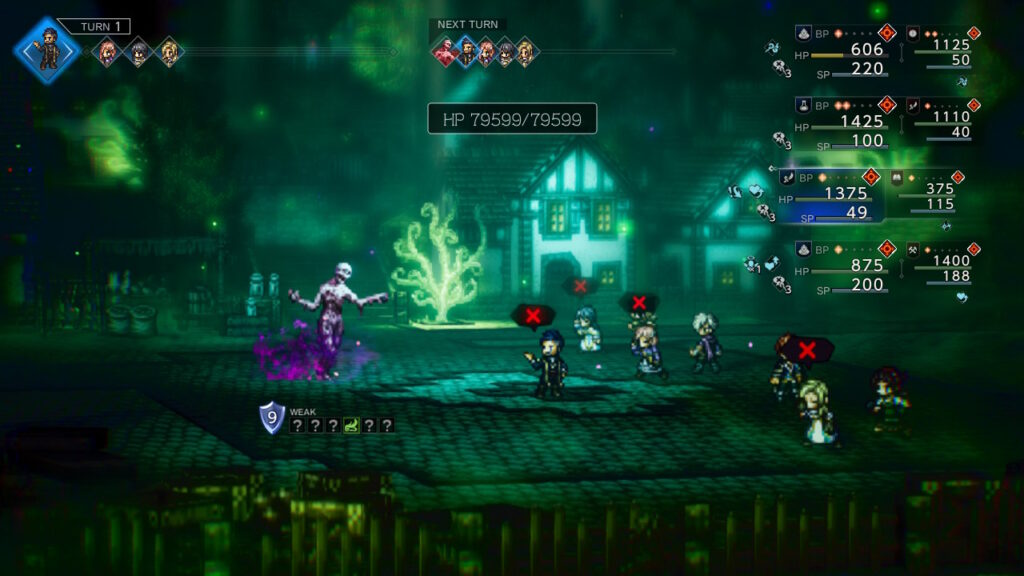Click the blue shield points icon showing 9
The width and height of the screenshot is (1024, 576).
(272, 417)
